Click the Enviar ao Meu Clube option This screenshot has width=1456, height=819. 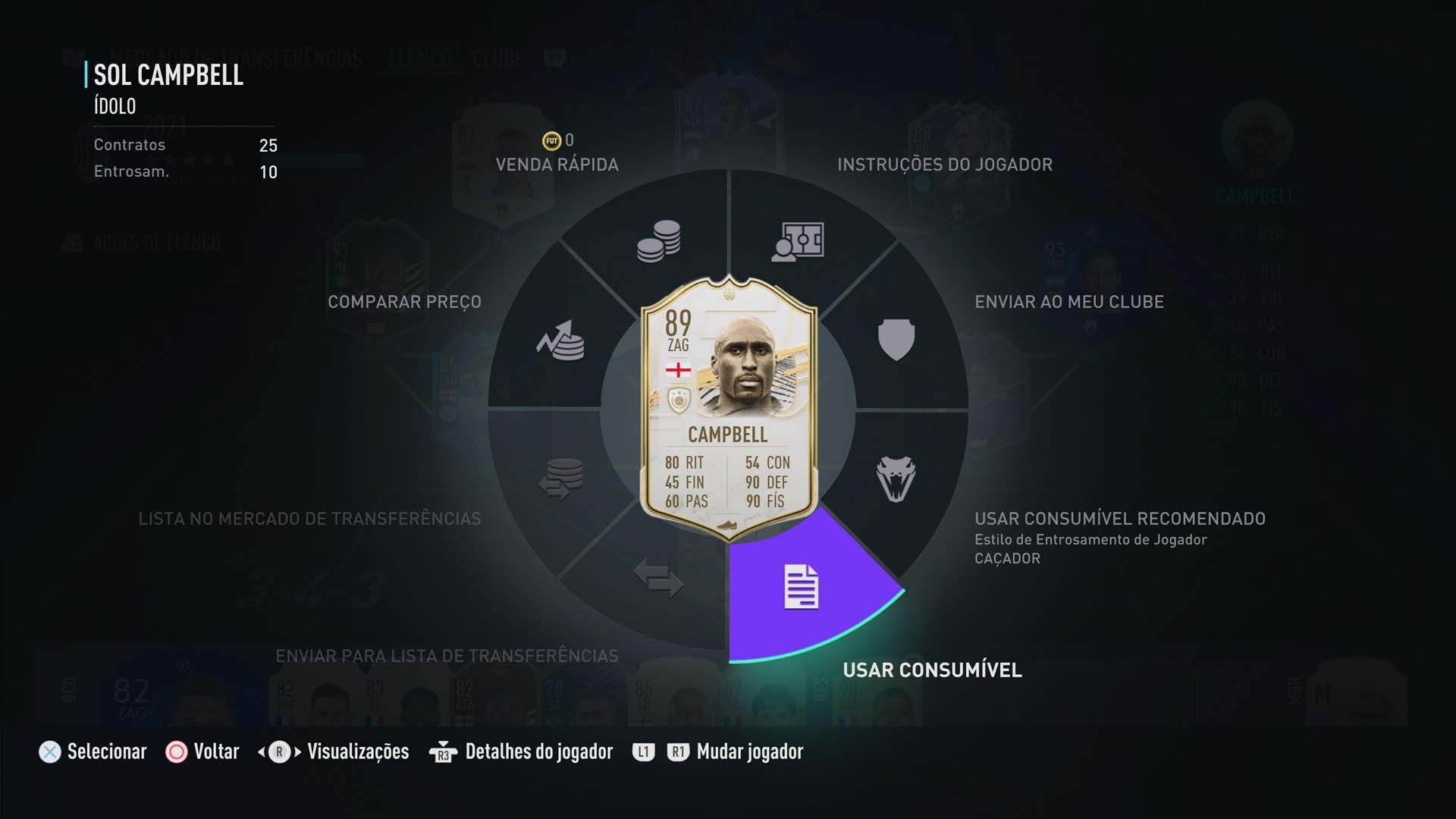pyautogui.click(x=1070, y=301)
